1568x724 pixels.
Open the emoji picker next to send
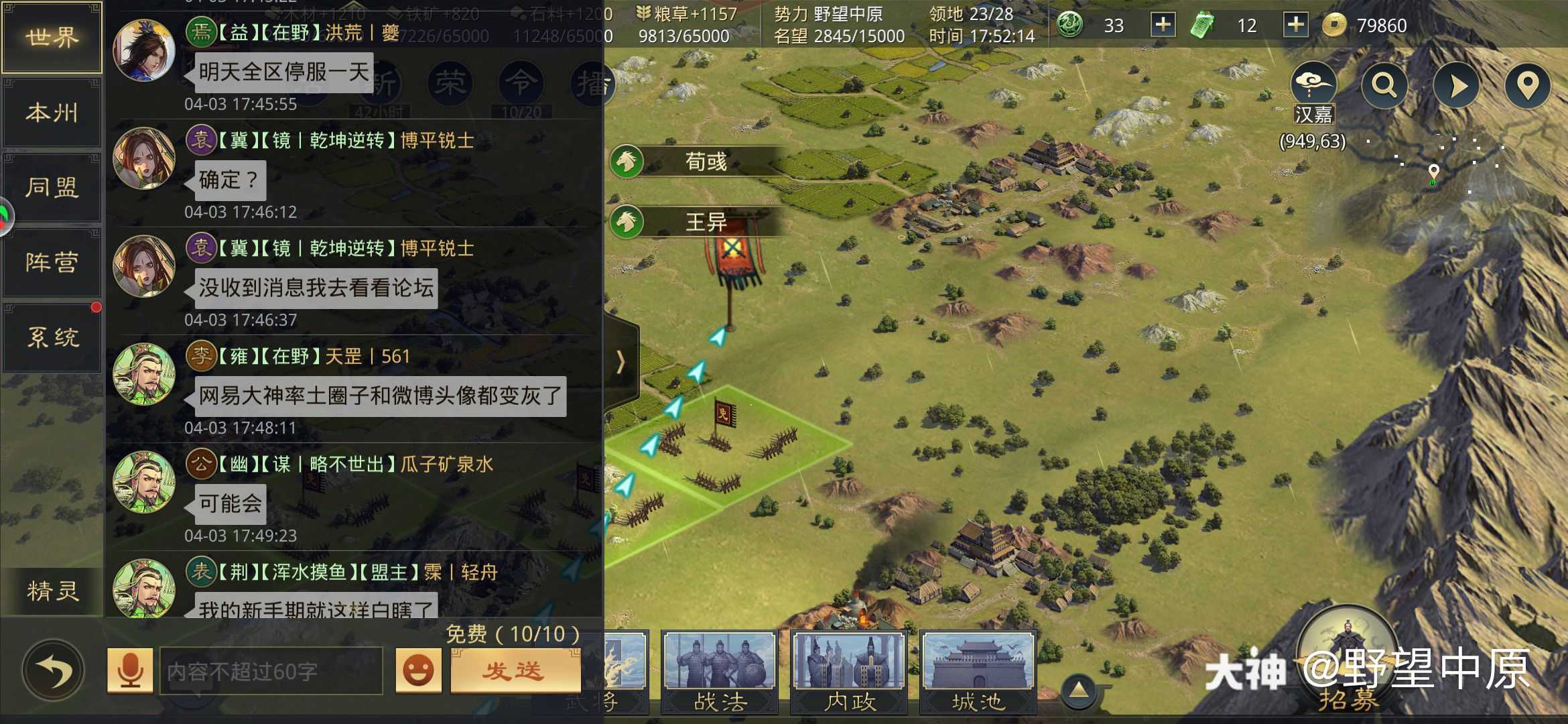(419, 668)
